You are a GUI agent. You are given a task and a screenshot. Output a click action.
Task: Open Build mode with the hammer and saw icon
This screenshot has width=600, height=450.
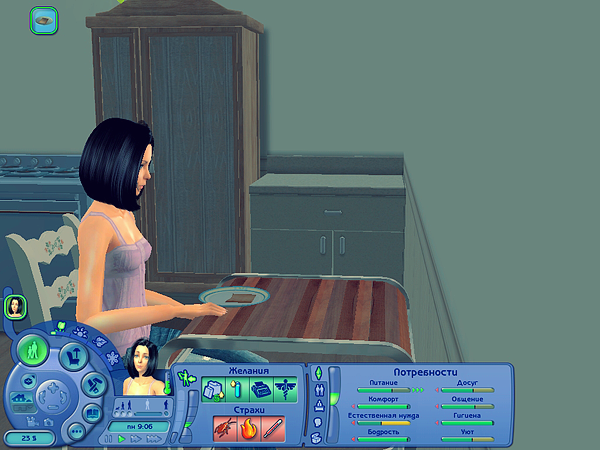[x=93, y=383]
